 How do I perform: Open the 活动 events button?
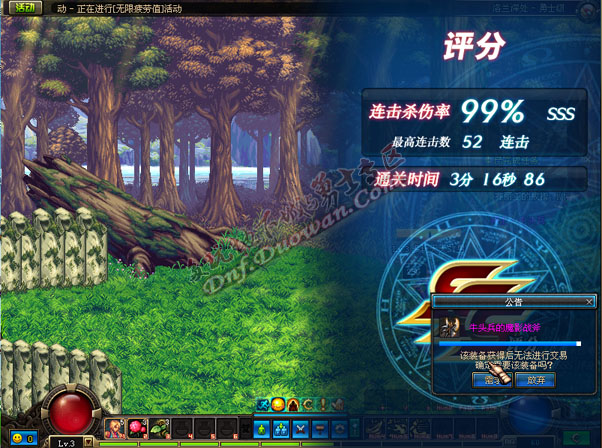(24, 7)
